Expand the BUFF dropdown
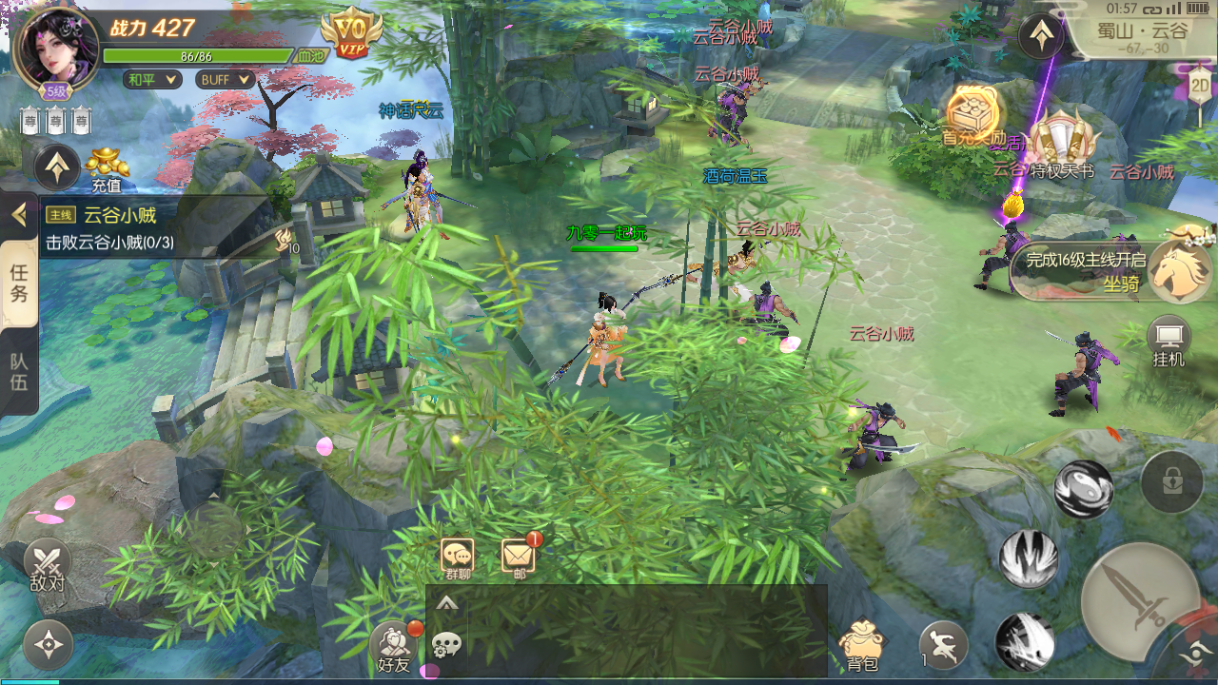 click(224, 79)
